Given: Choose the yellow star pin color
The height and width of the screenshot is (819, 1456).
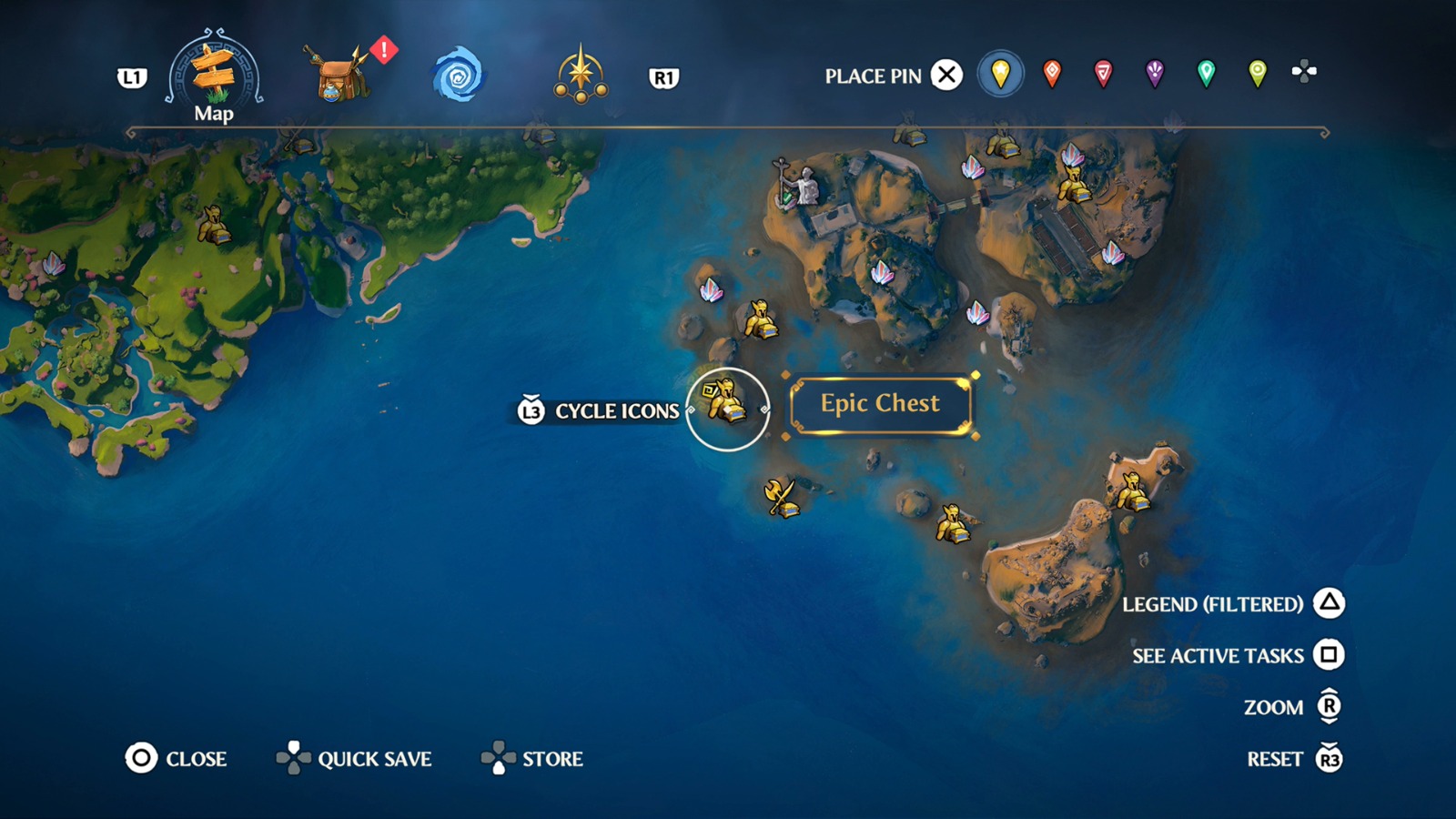Looking at the screenshot, I should pyautogui.click(x=1000, y=73).
